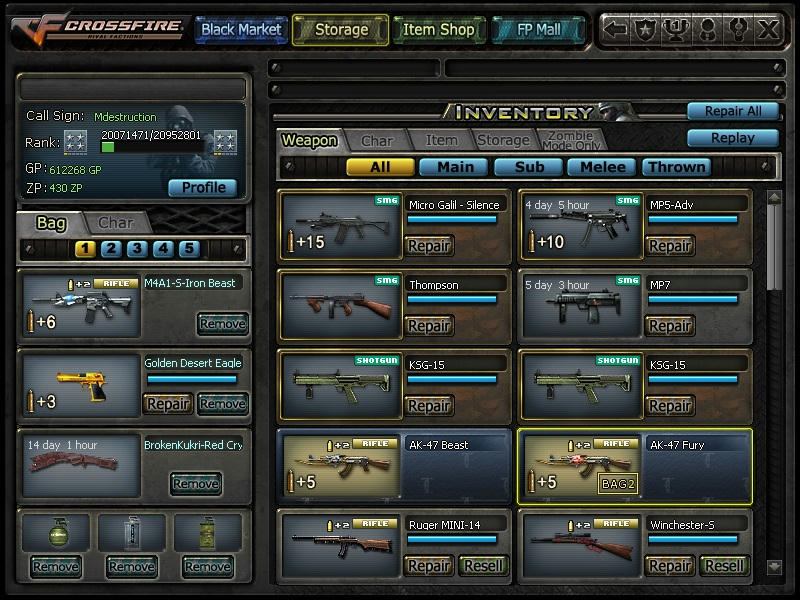The width and height of the screenshot is (800, 600).
Task: Close the storage screen with X
Action: coord(768,29)
